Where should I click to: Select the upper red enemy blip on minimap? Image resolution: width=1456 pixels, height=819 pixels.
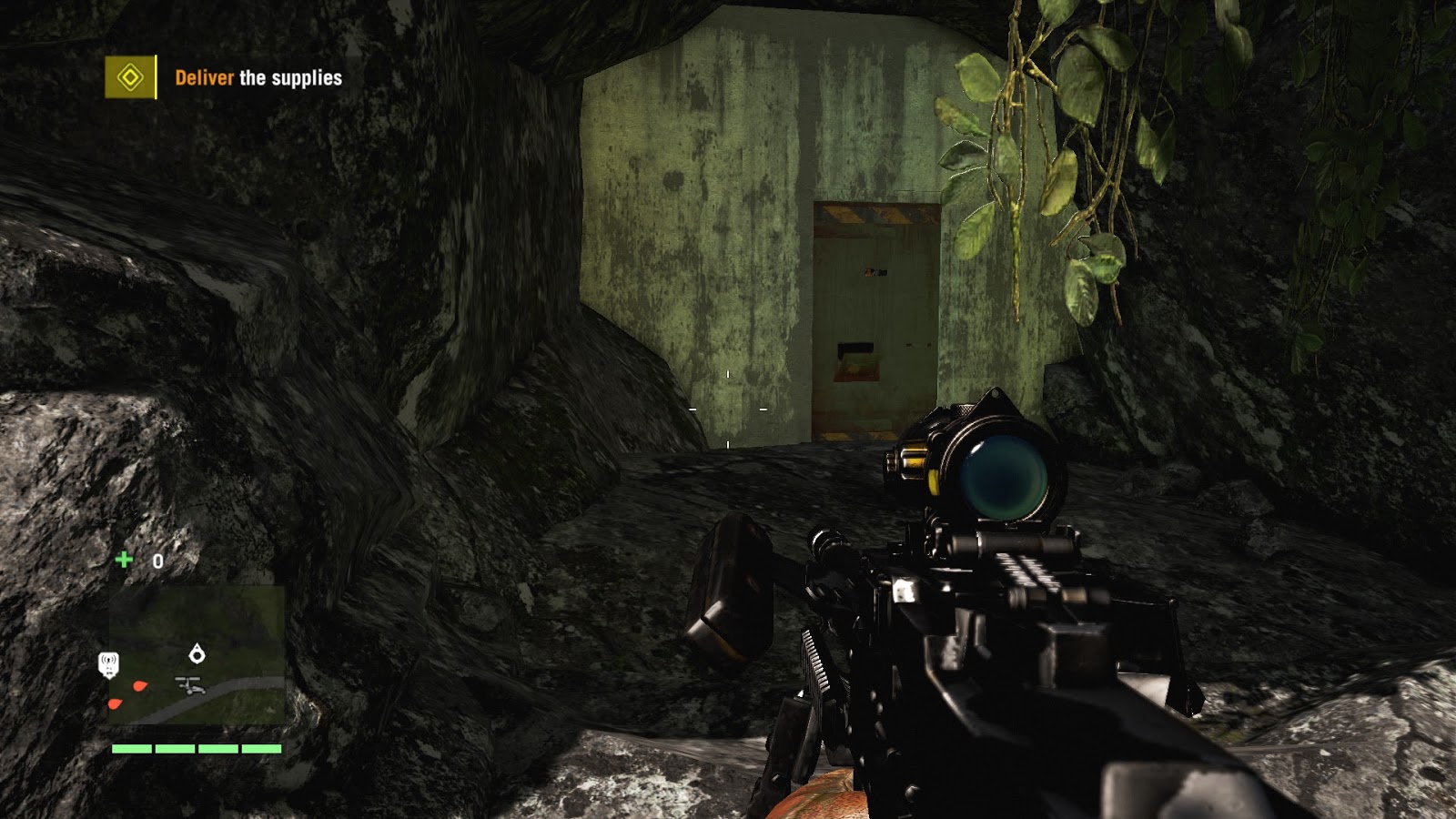pos(138,685)
